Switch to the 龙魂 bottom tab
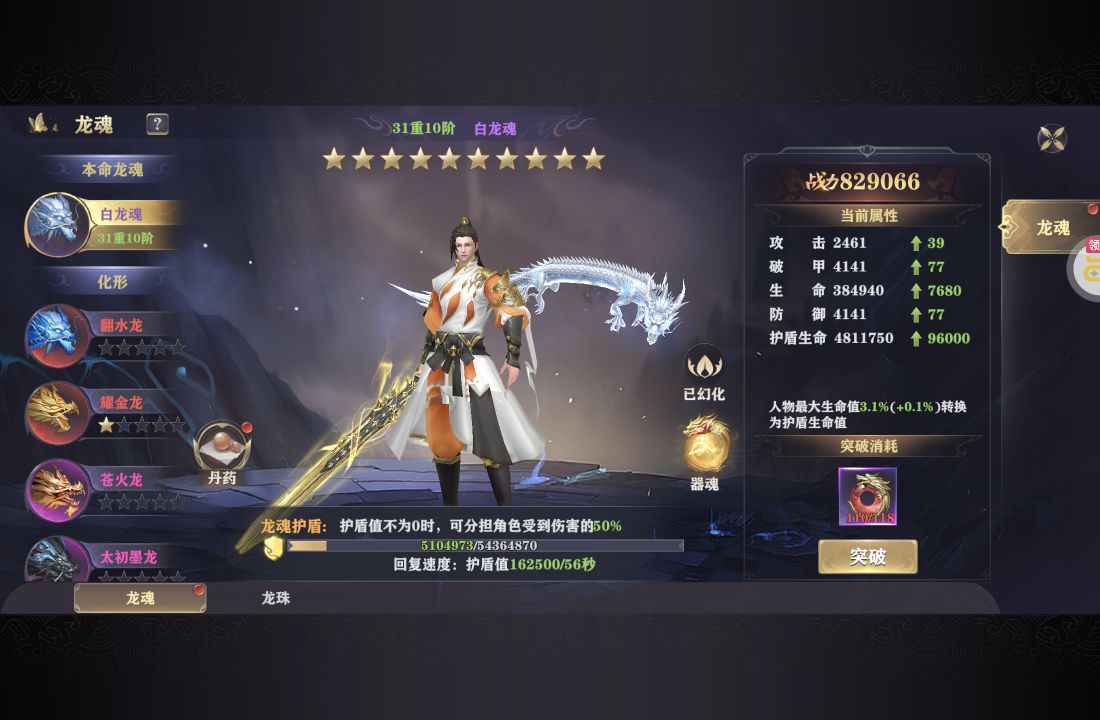This screenshot has width=1100, height=720. pyautogui.click(x=140, y=598)
